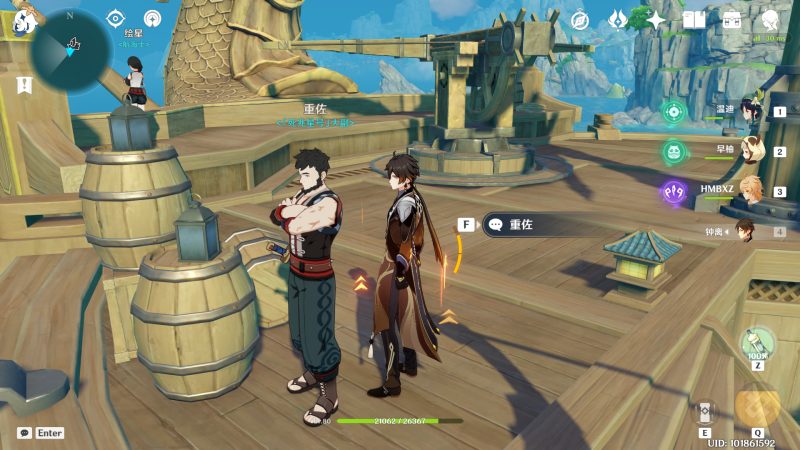Trigger the elemental burst icon

tap(757, 406)
